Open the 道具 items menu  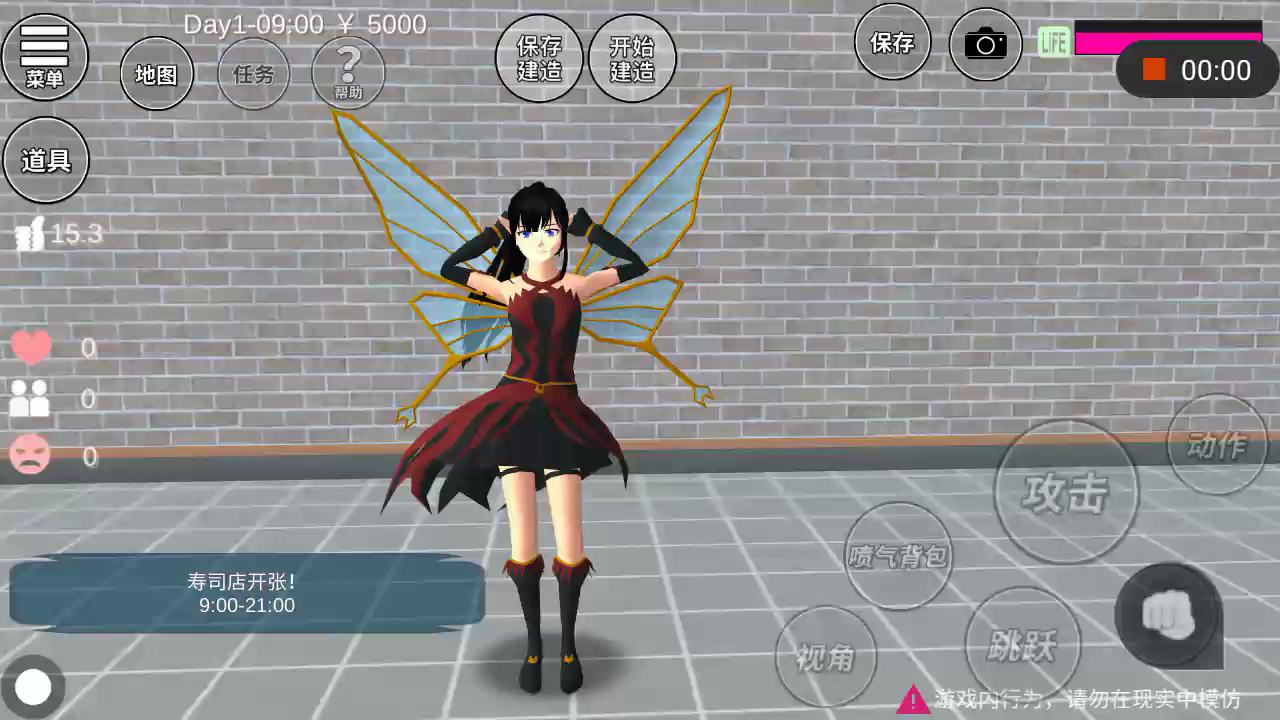pyautogui.click(x=46, y=160)
